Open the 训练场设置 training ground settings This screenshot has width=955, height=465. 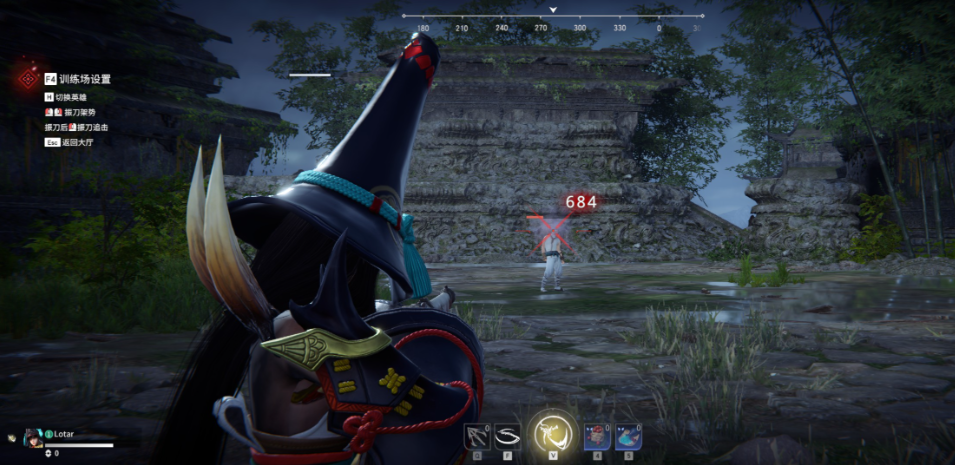(84, 79)
